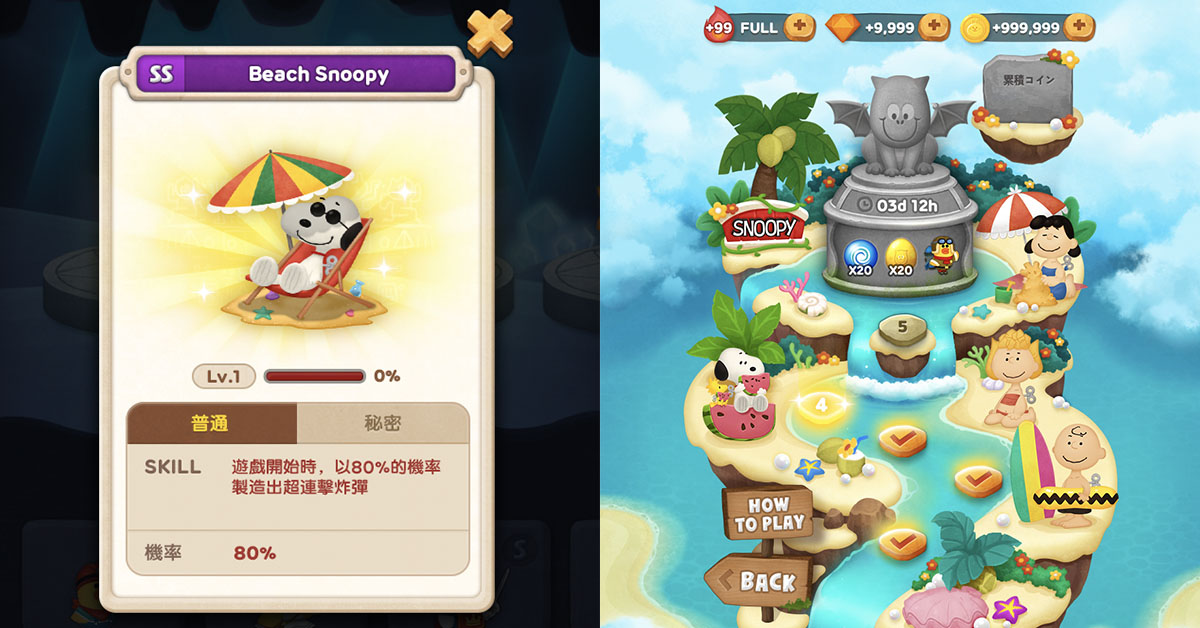Image resolution: width=1200 pixels, height=628 pixels.
Task: Switch to the 秘密 tab
Action: coord(382,423)
